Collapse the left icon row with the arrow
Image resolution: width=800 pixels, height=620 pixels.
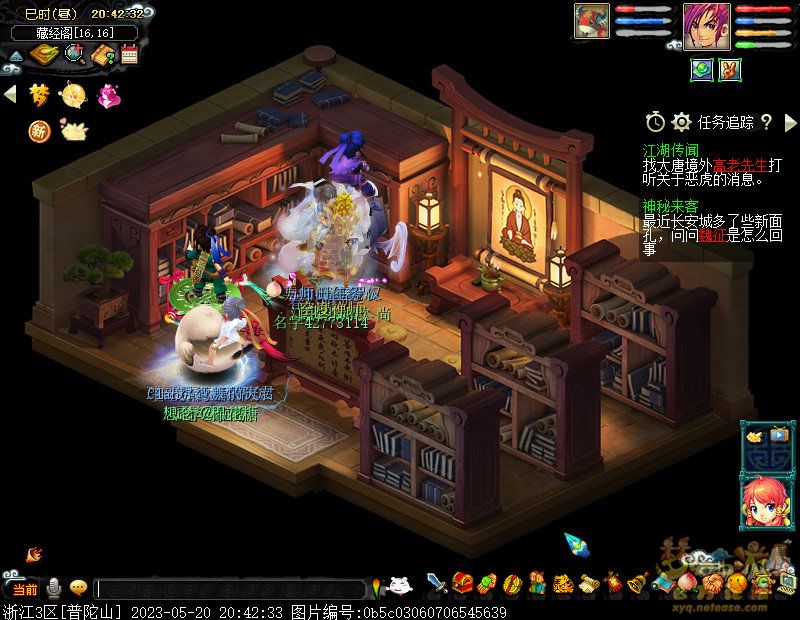(10, 94)
